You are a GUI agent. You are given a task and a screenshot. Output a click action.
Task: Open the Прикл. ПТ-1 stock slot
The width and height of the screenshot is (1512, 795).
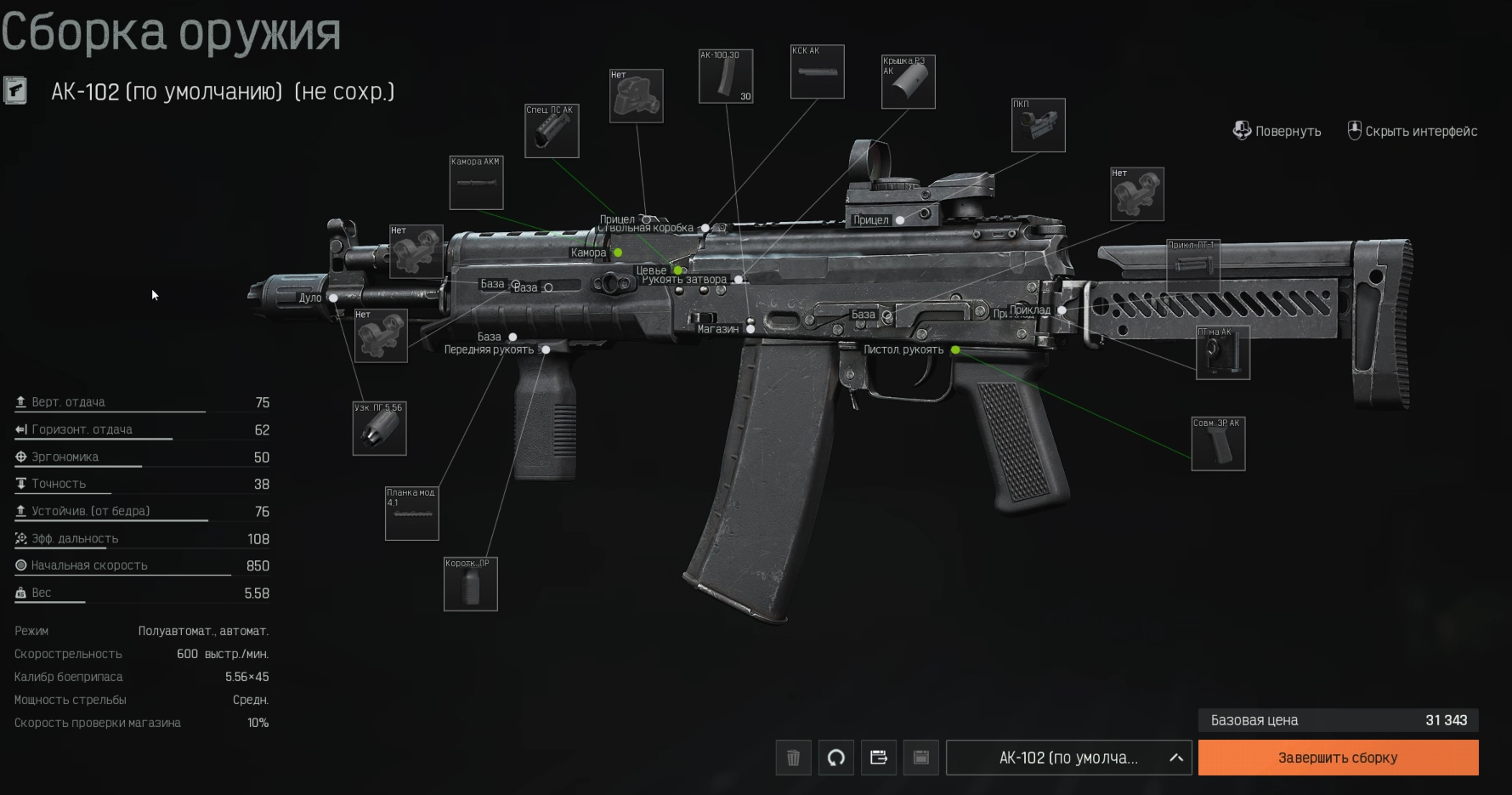pos(1192,265)
